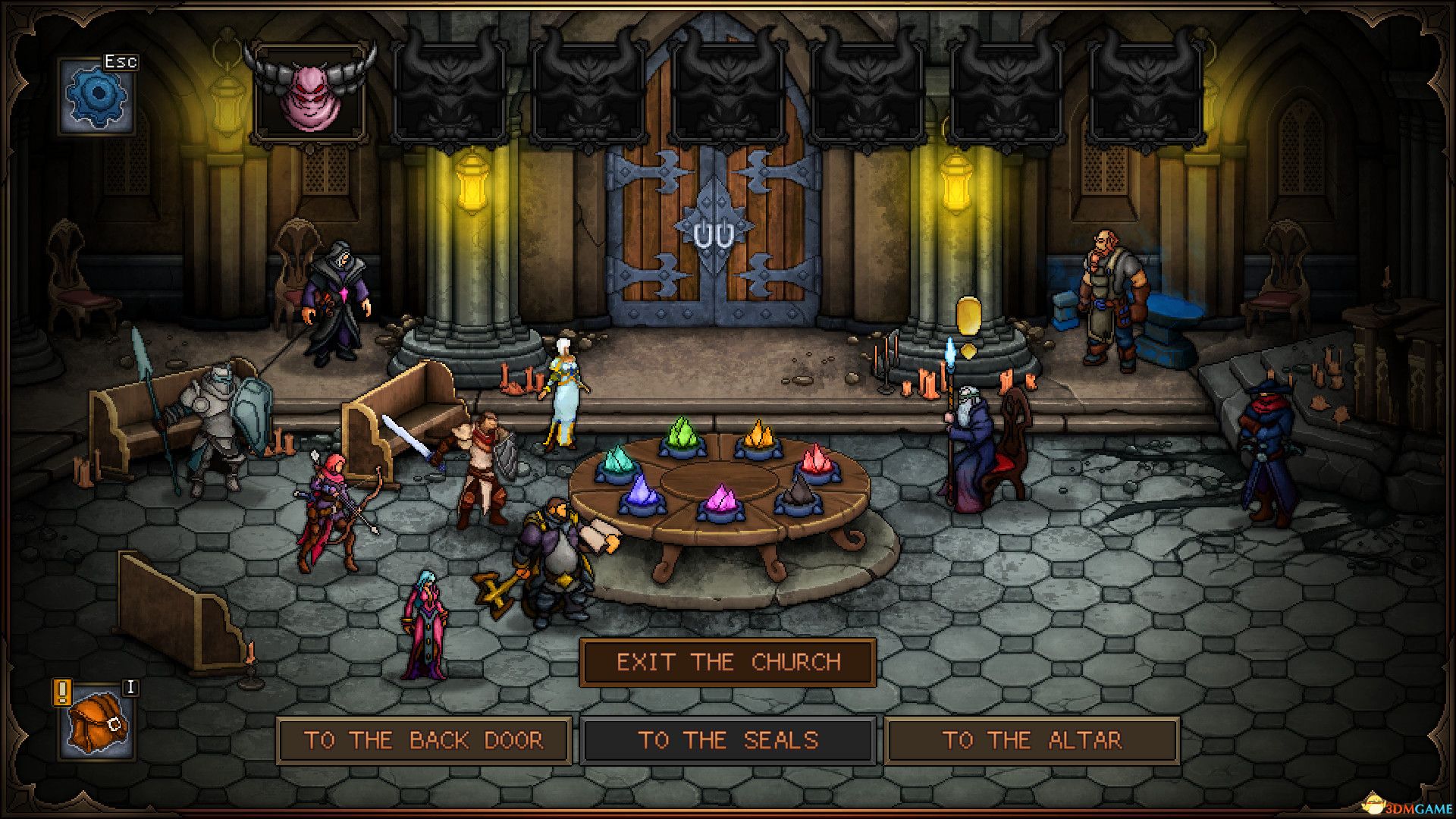Screen dimensions: 1456x819
Task: Select the pink demon boss portrait
Action: (x=310, y=96)
